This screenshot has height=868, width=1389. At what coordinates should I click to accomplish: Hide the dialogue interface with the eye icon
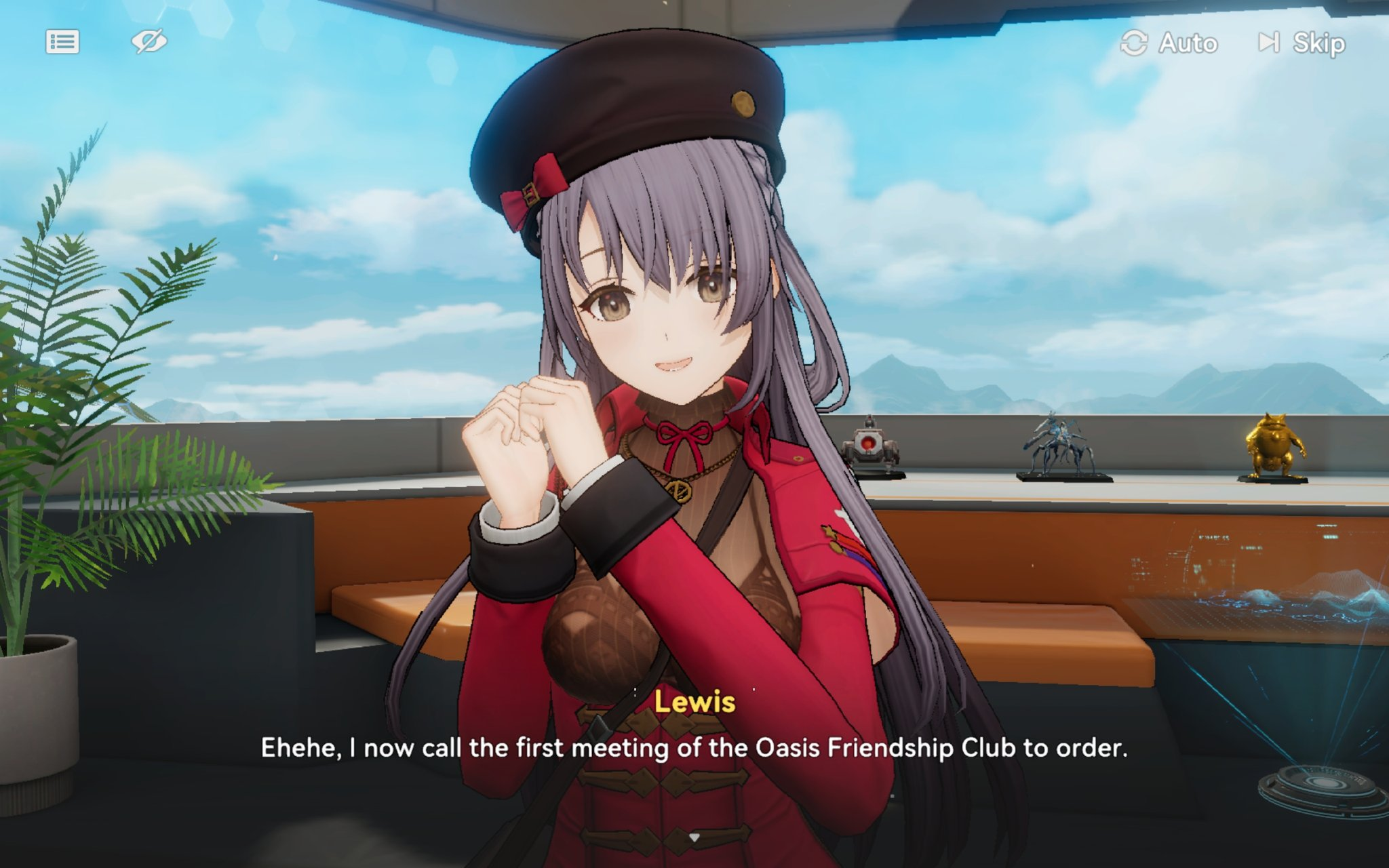[x=149, y=42]
